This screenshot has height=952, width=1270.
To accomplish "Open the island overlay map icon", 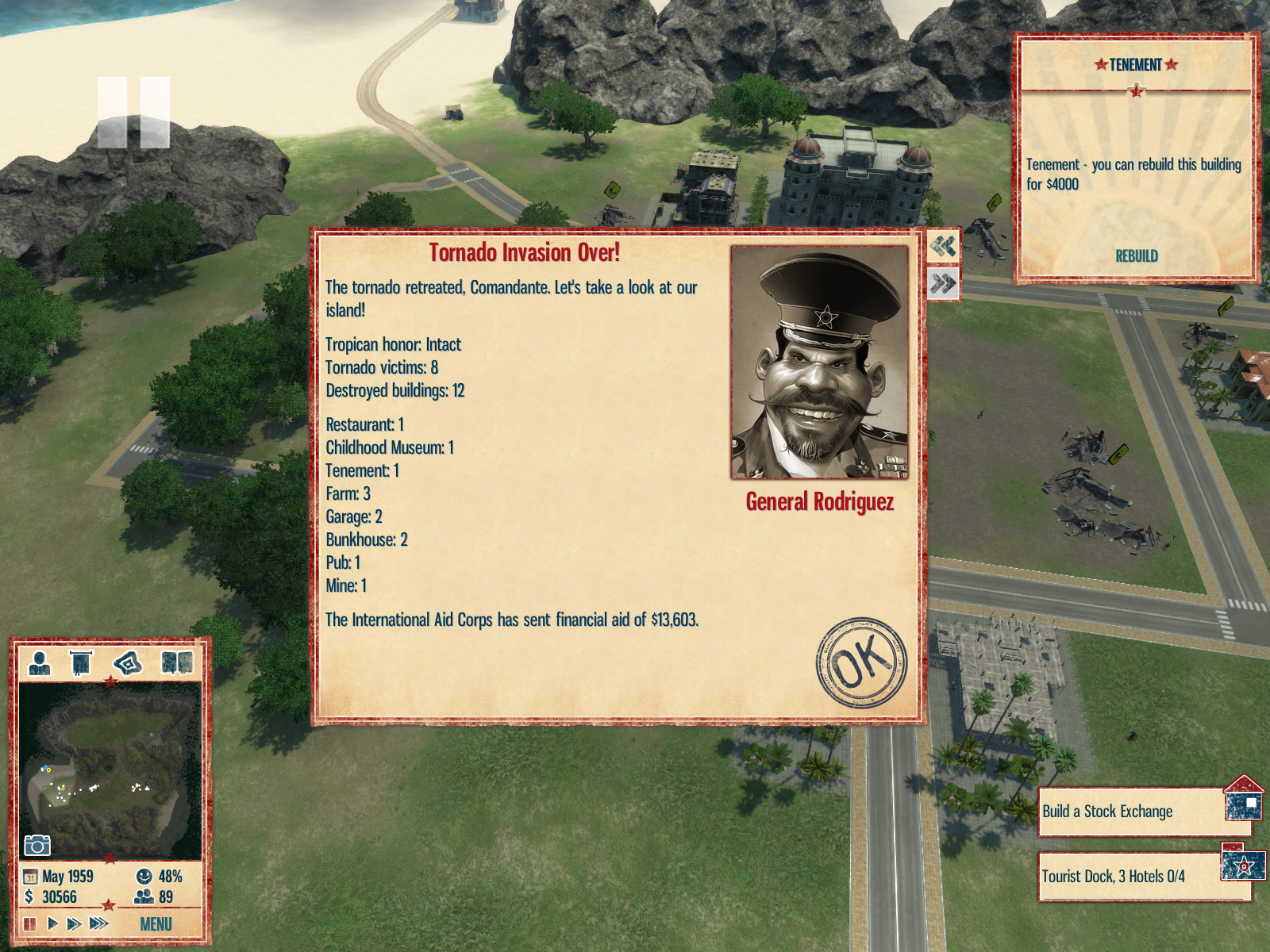I will tap(128, 662).
